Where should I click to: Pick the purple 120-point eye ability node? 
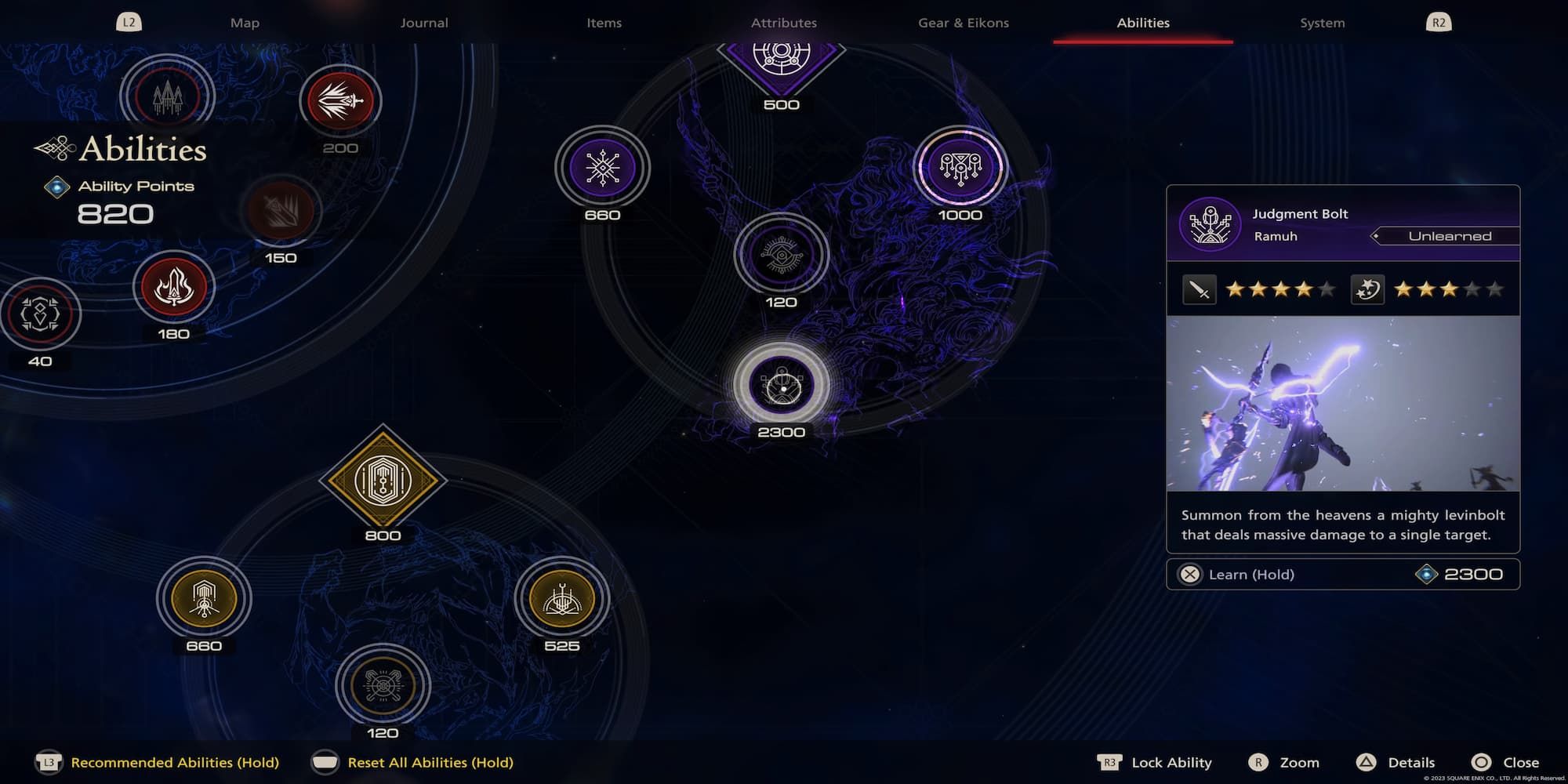pos(781,255)
